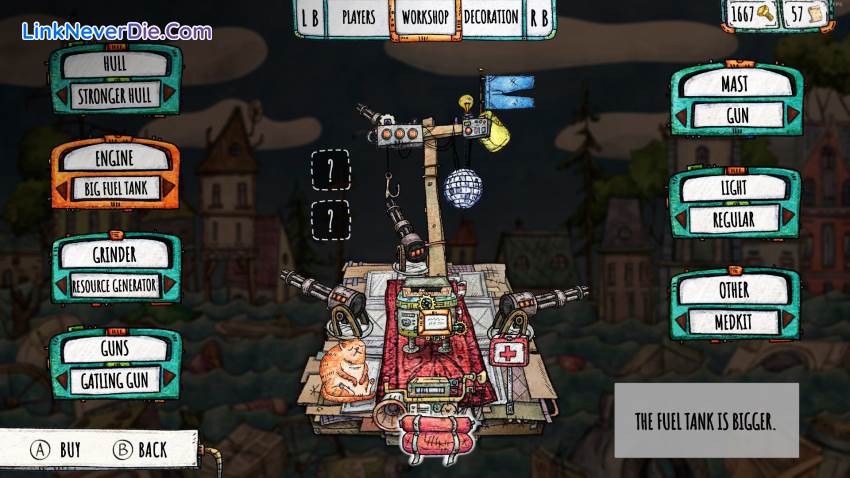
Task: Open the Workshop tab
Action: tap(426, 17)
